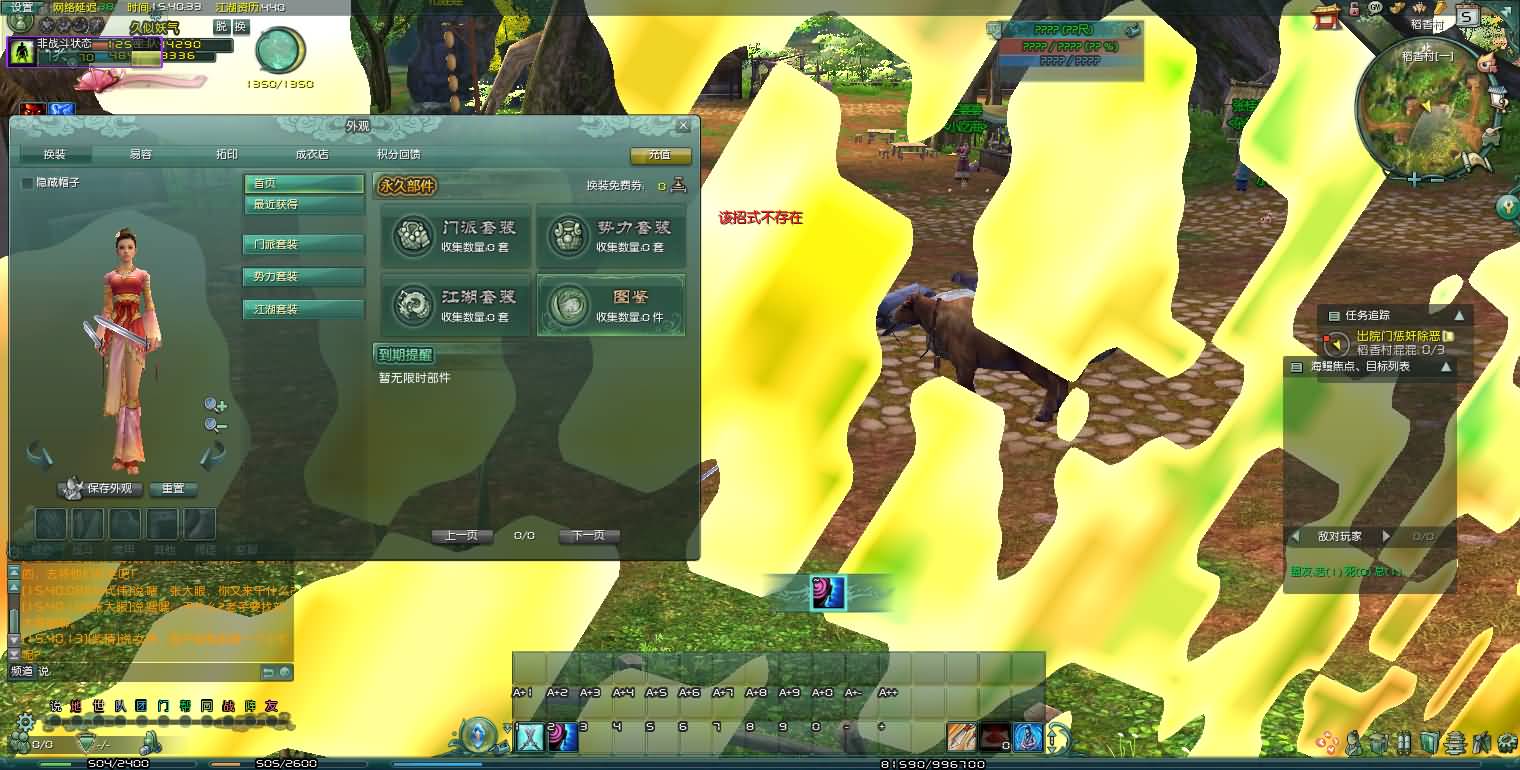Click the orange 充值 recharge button
Viewport: 1520px width, 770px height.
[660, 157]
